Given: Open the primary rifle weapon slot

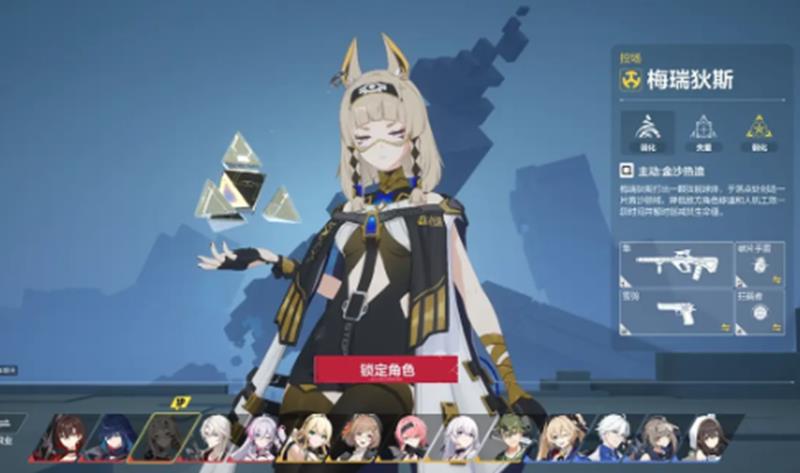Looking at the screenshot, I should [676, 265].
